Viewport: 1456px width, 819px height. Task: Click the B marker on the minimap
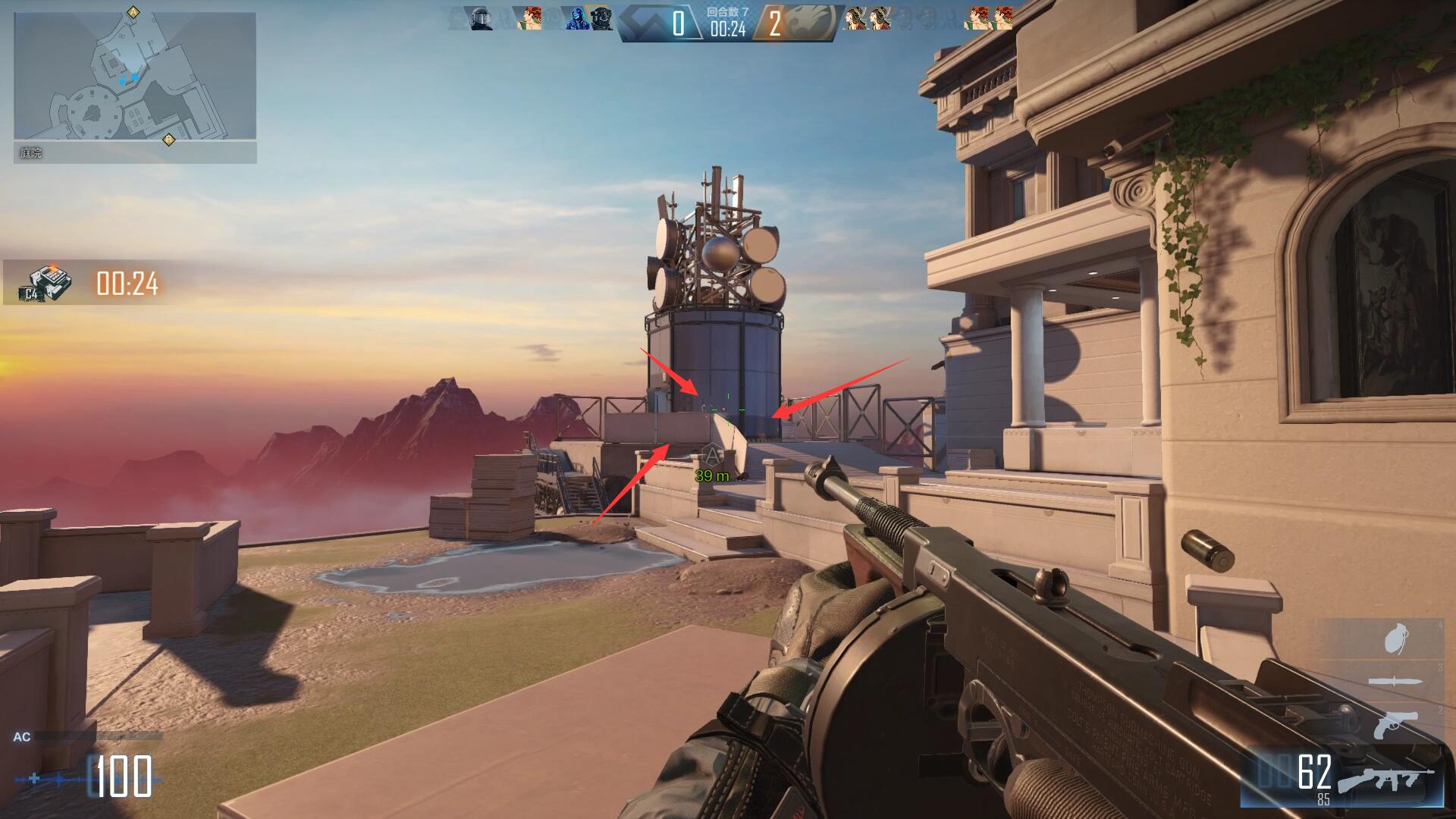point(168,140)
